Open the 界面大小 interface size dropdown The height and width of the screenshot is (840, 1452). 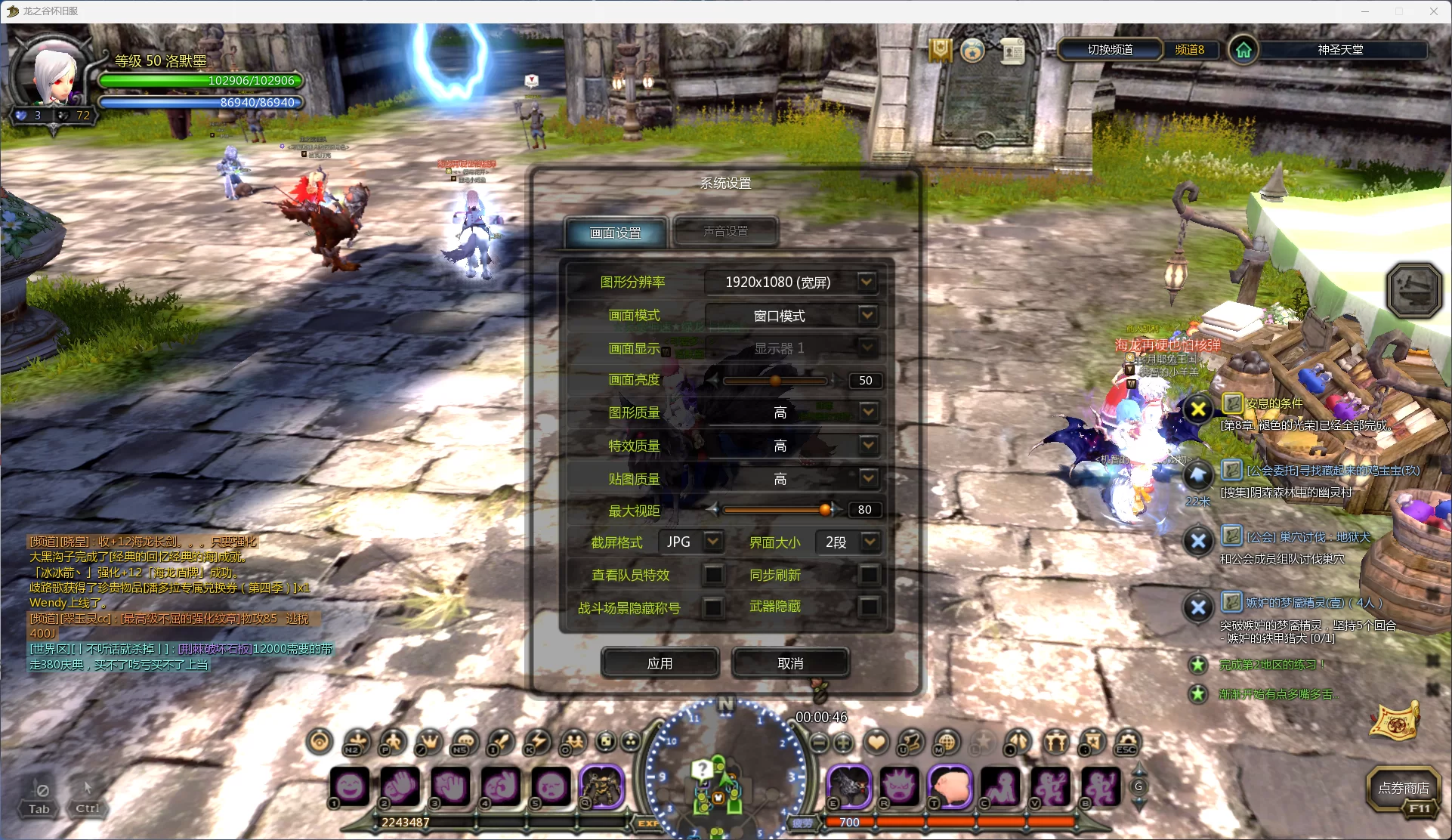click(870, 542)
